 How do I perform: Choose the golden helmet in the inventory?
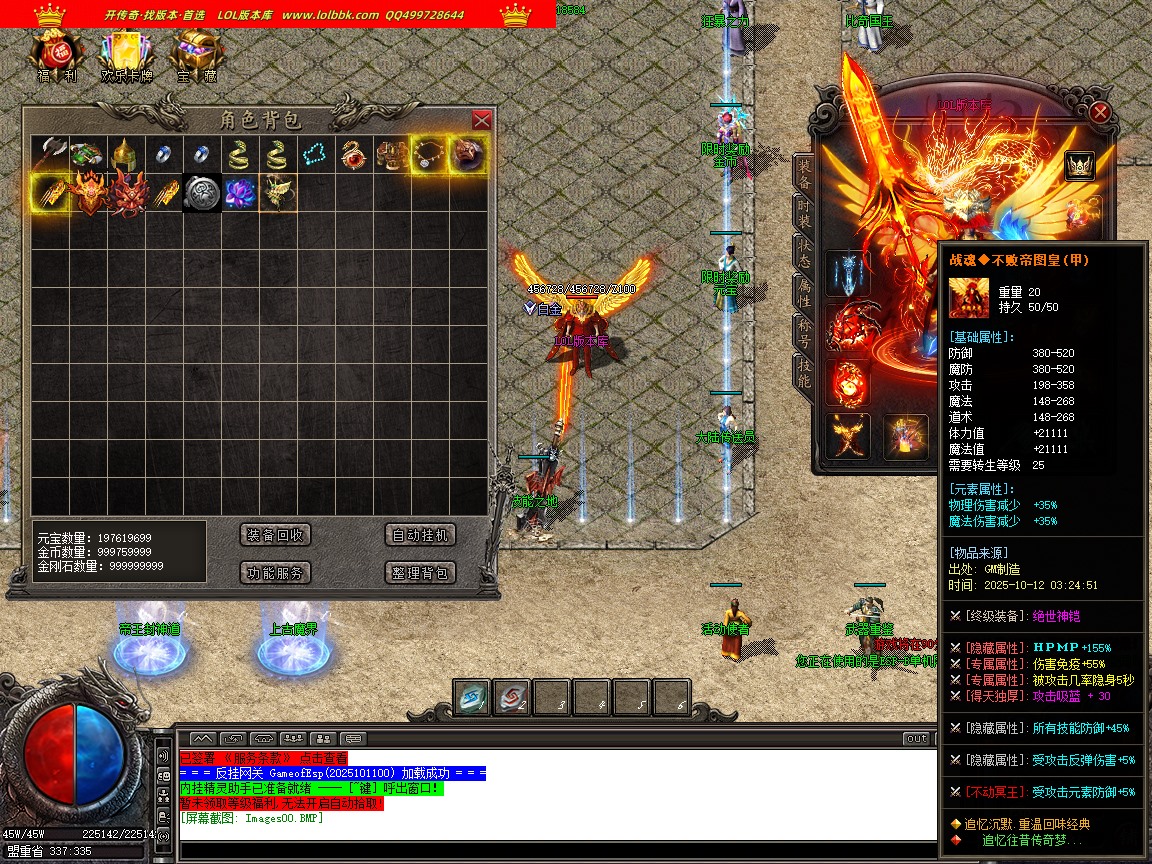click(125, 155)
